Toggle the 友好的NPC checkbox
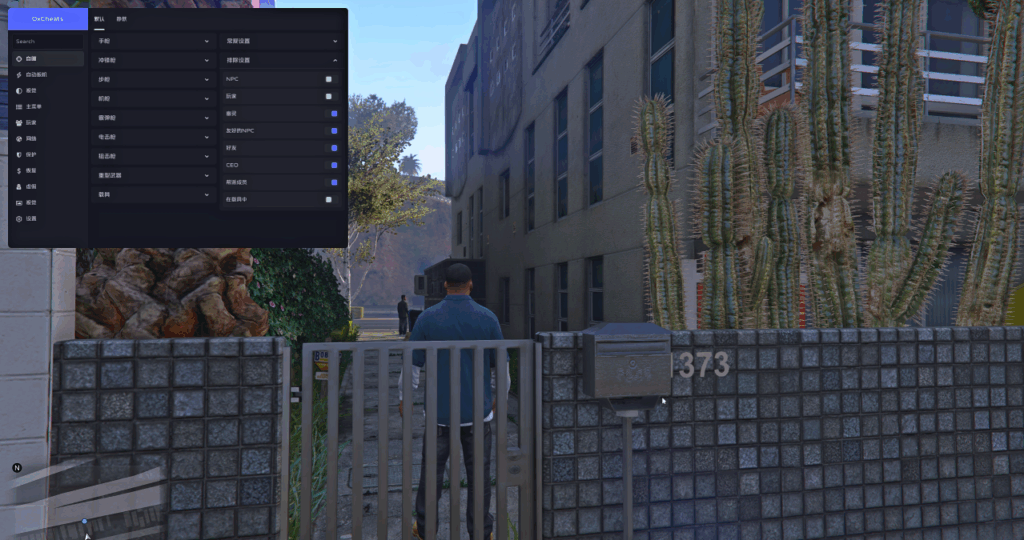The height and width of the screenshot is (540, 1024). (x=333, y=130)
